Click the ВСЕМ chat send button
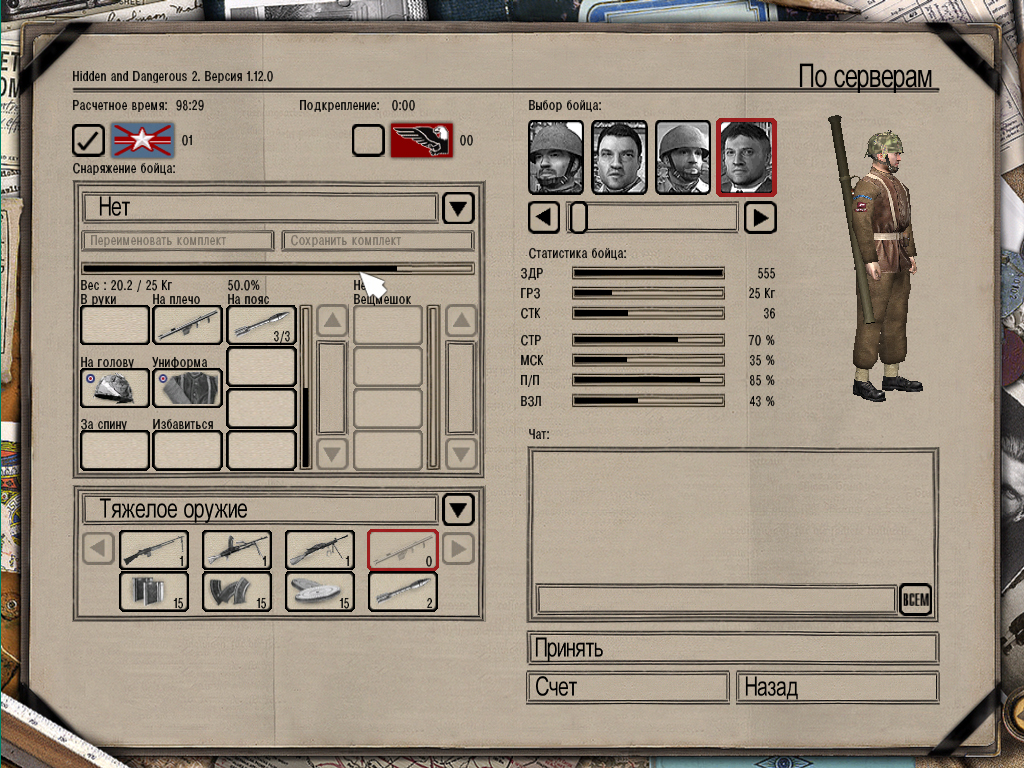 point(915,599)
